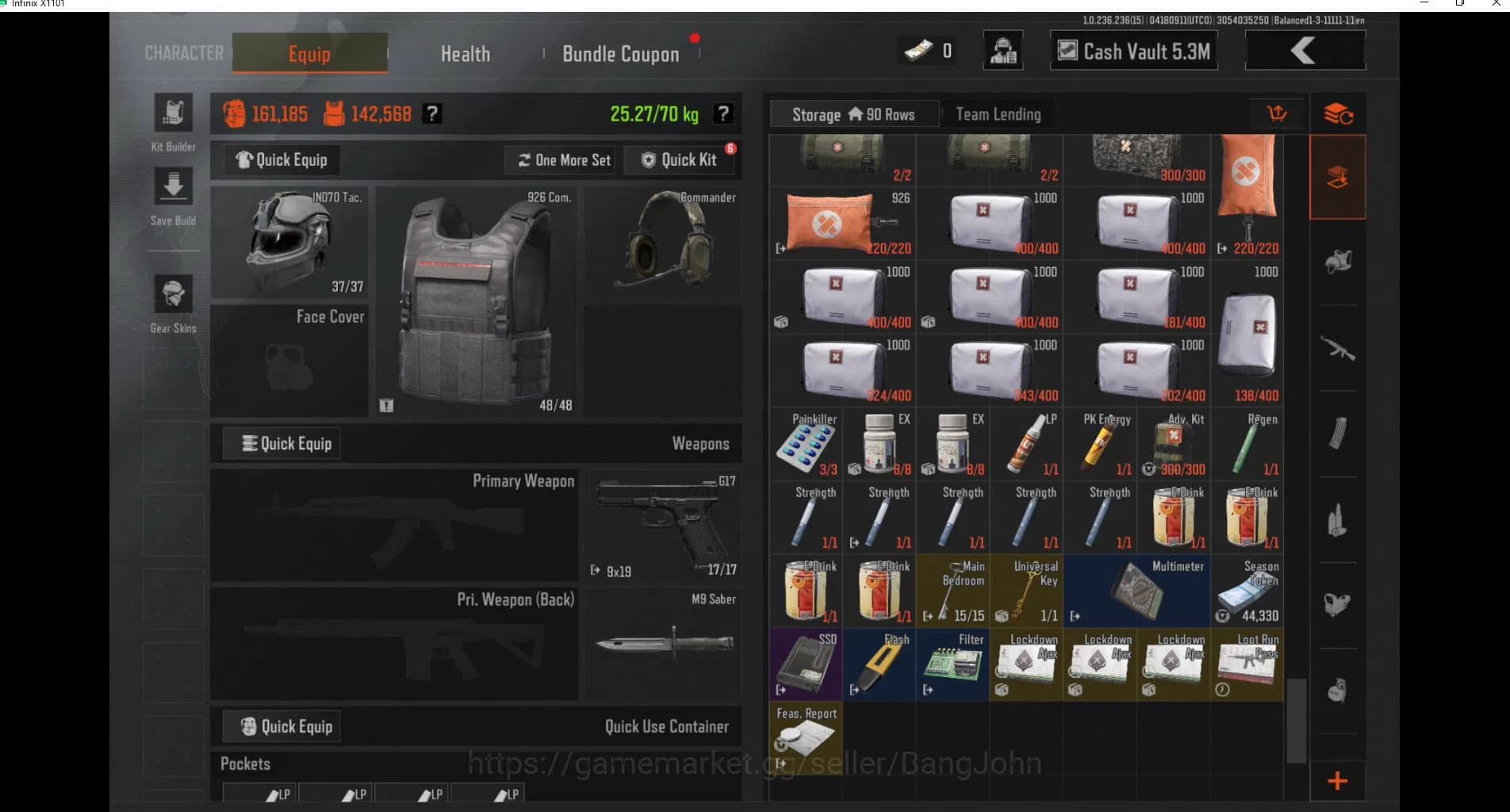Viewport: 1510px width, 812px height.
Task: Open the shop cart icon above storage
Action: click(1278, 113)
